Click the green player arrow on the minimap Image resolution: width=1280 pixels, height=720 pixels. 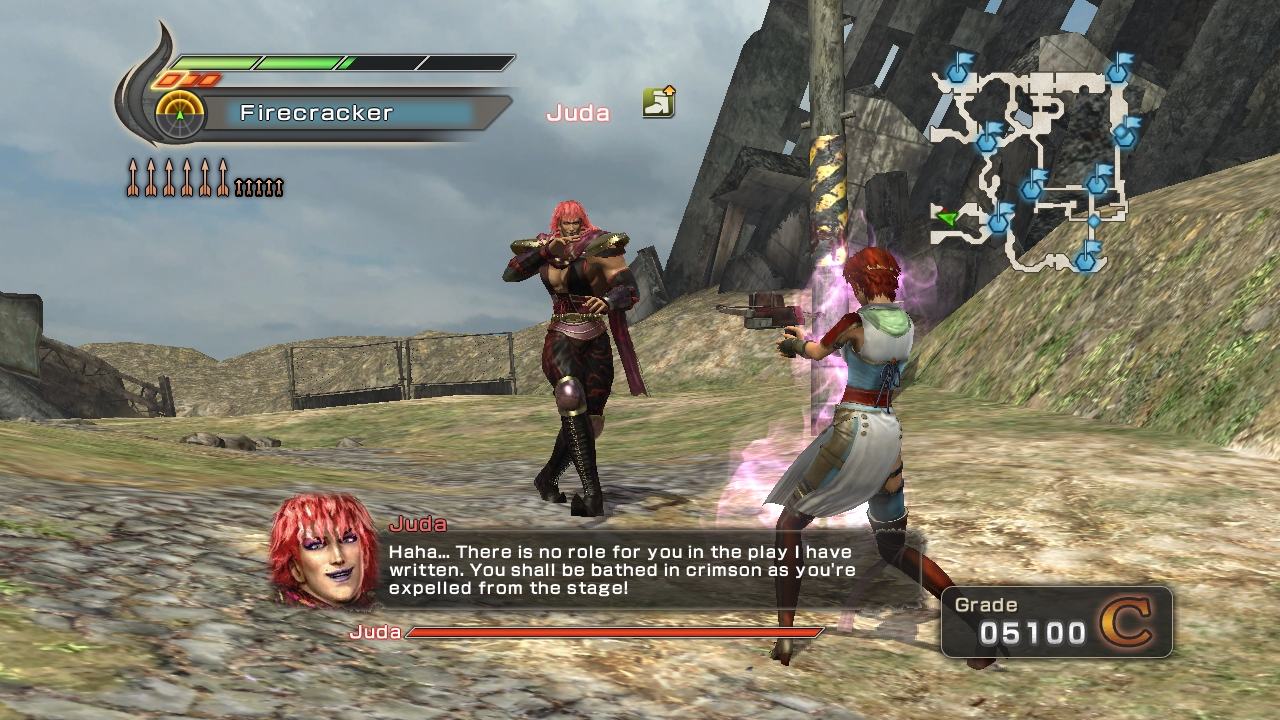pyautogui.click(x=946, y=217)
